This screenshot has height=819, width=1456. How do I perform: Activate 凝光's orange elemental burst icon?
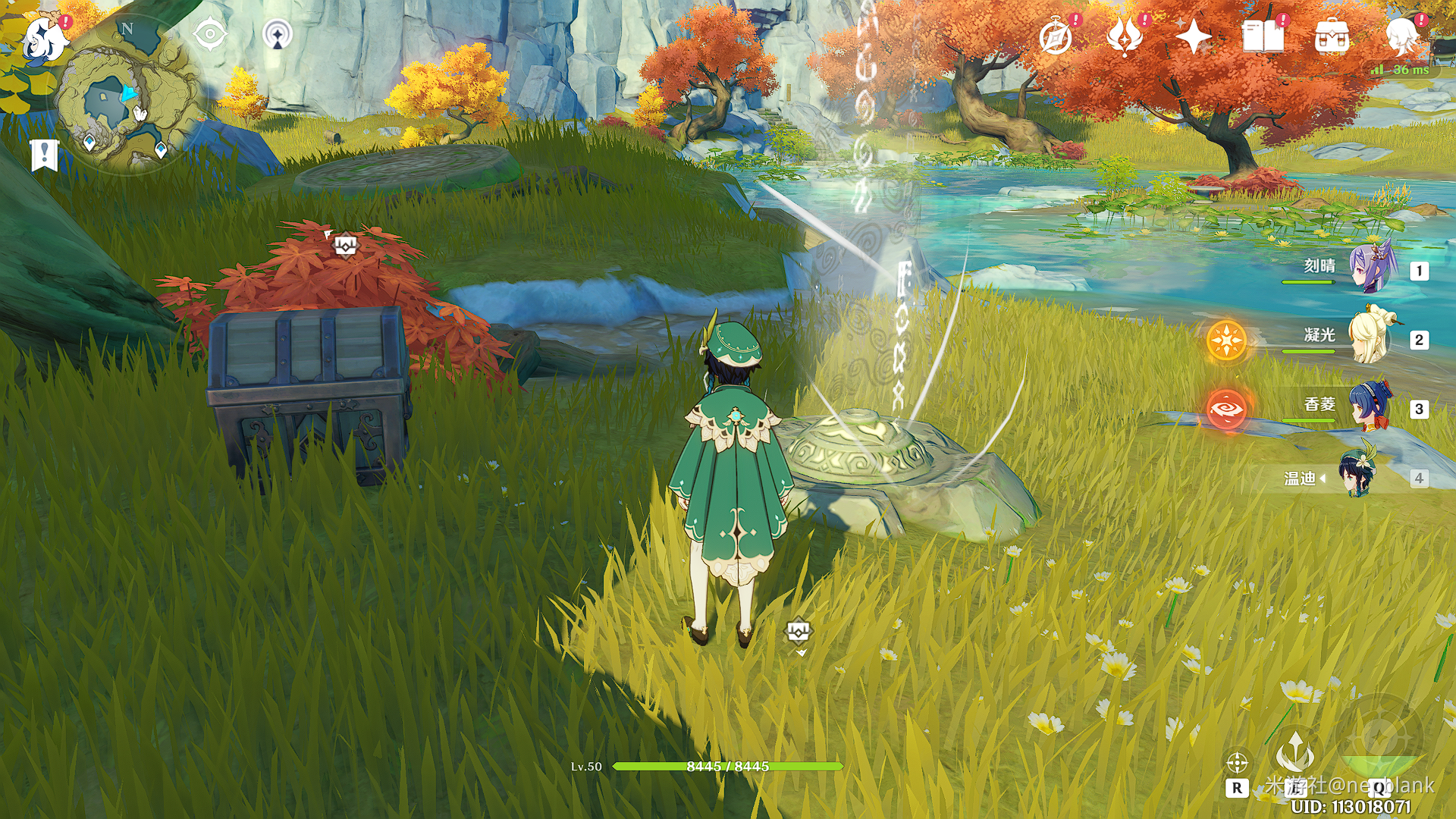tap(1226, 340)
